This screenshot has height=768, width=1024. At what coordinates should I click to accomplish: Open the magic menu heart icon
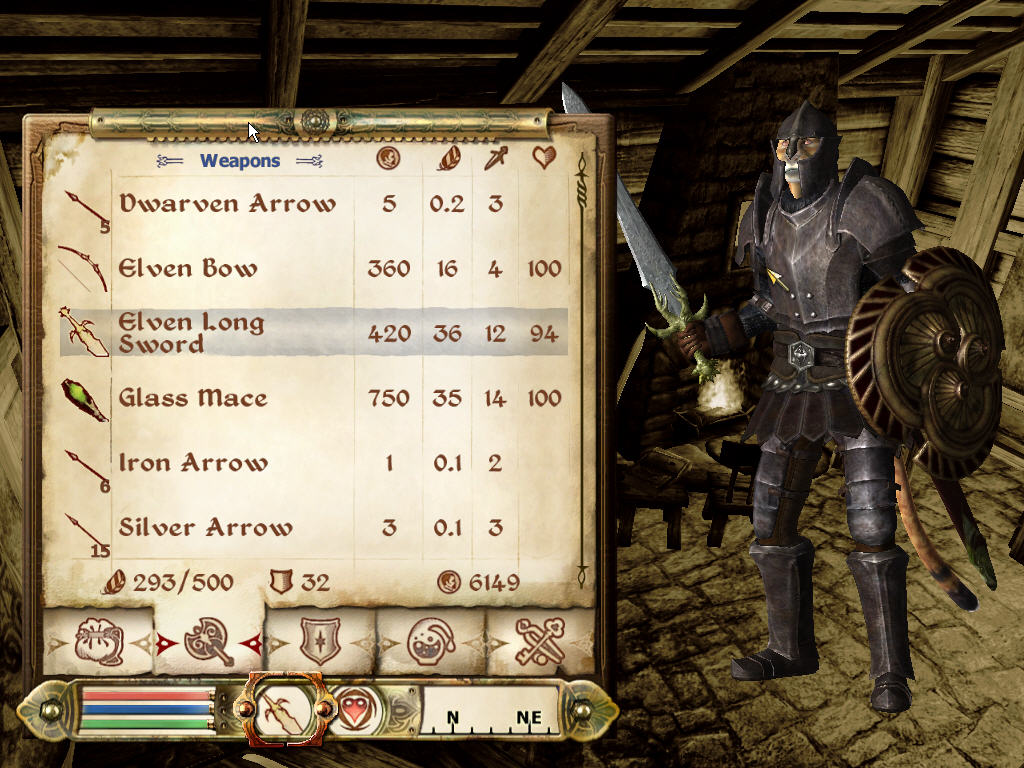[354, 710]
